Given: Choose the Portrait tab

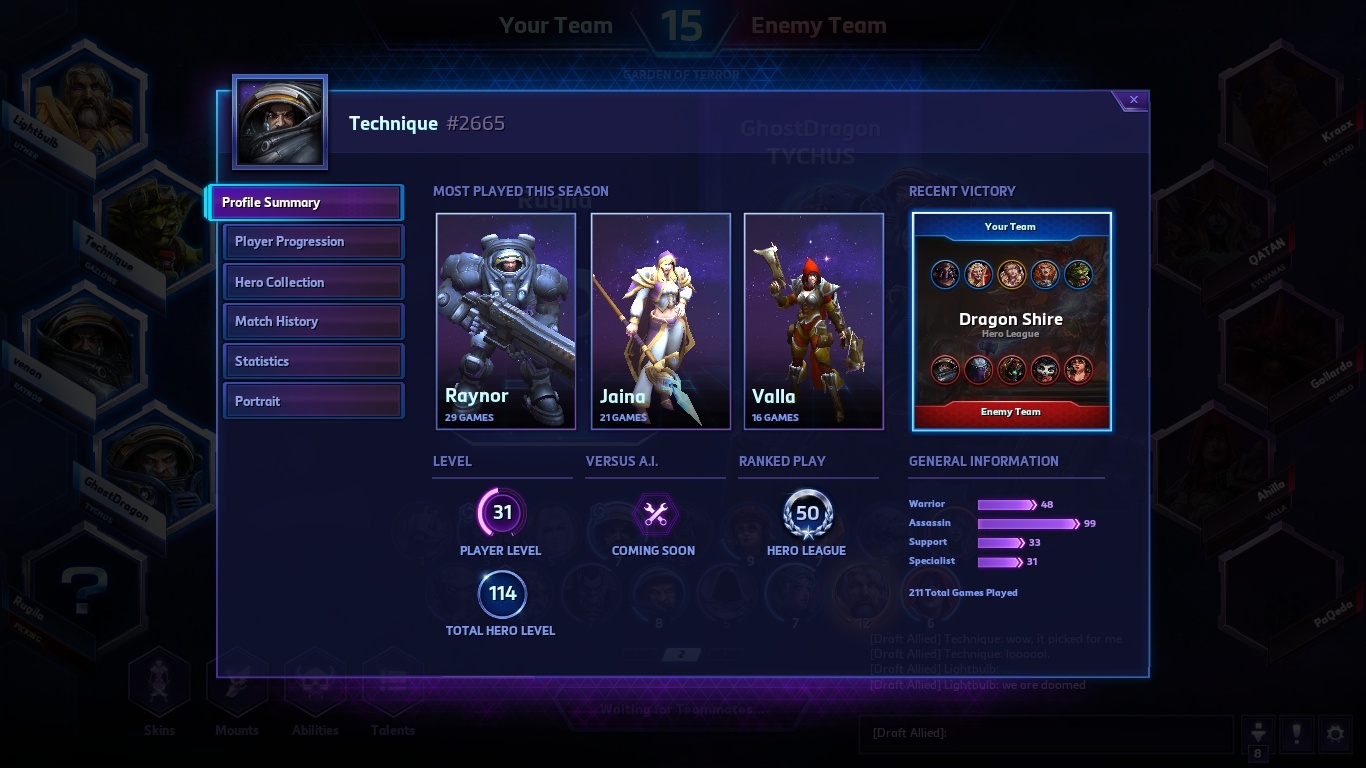Looking at the screenshot, I should point(314,401).
